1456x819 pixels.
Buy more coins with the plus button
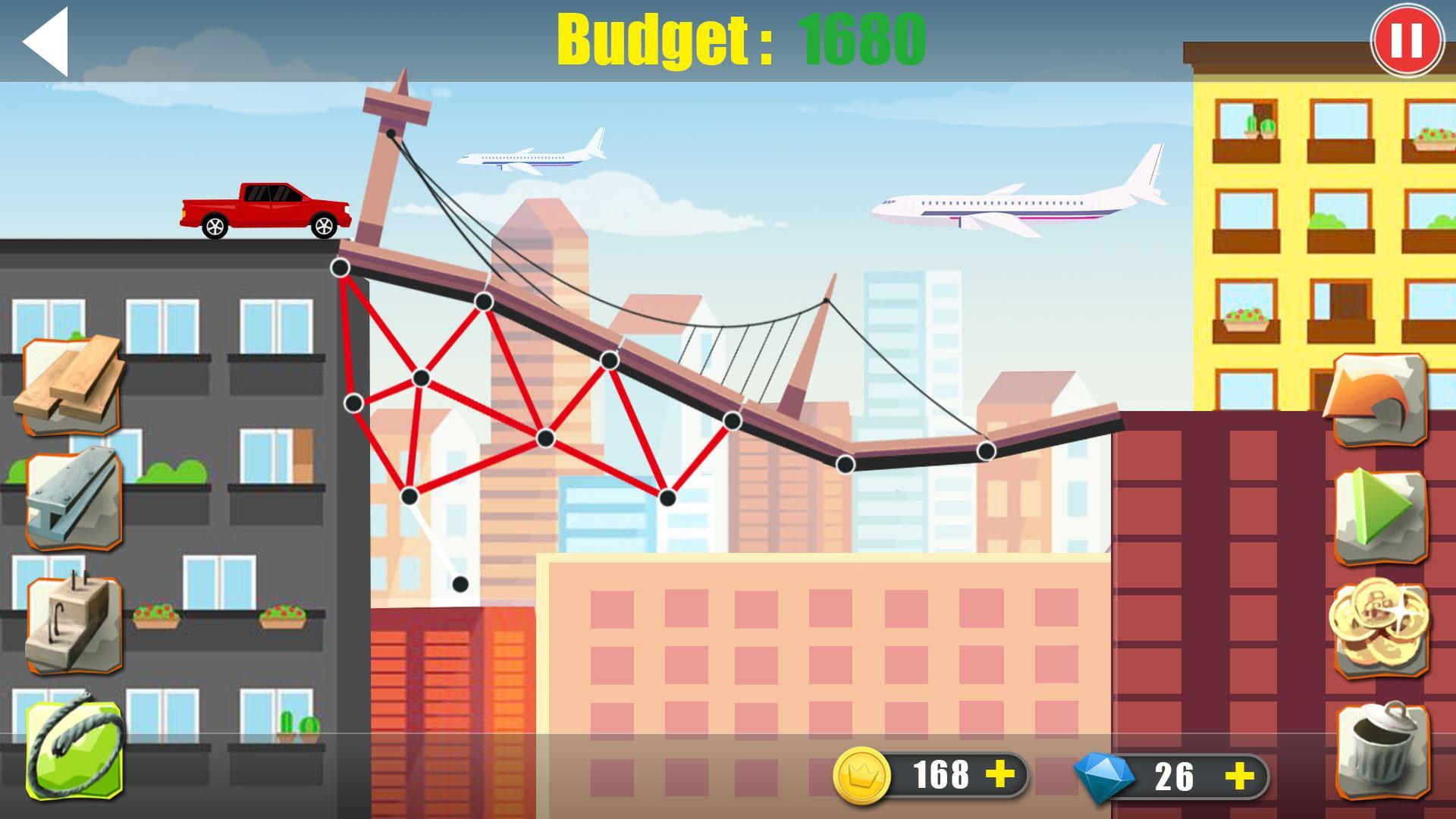(x=1001, y=773)
